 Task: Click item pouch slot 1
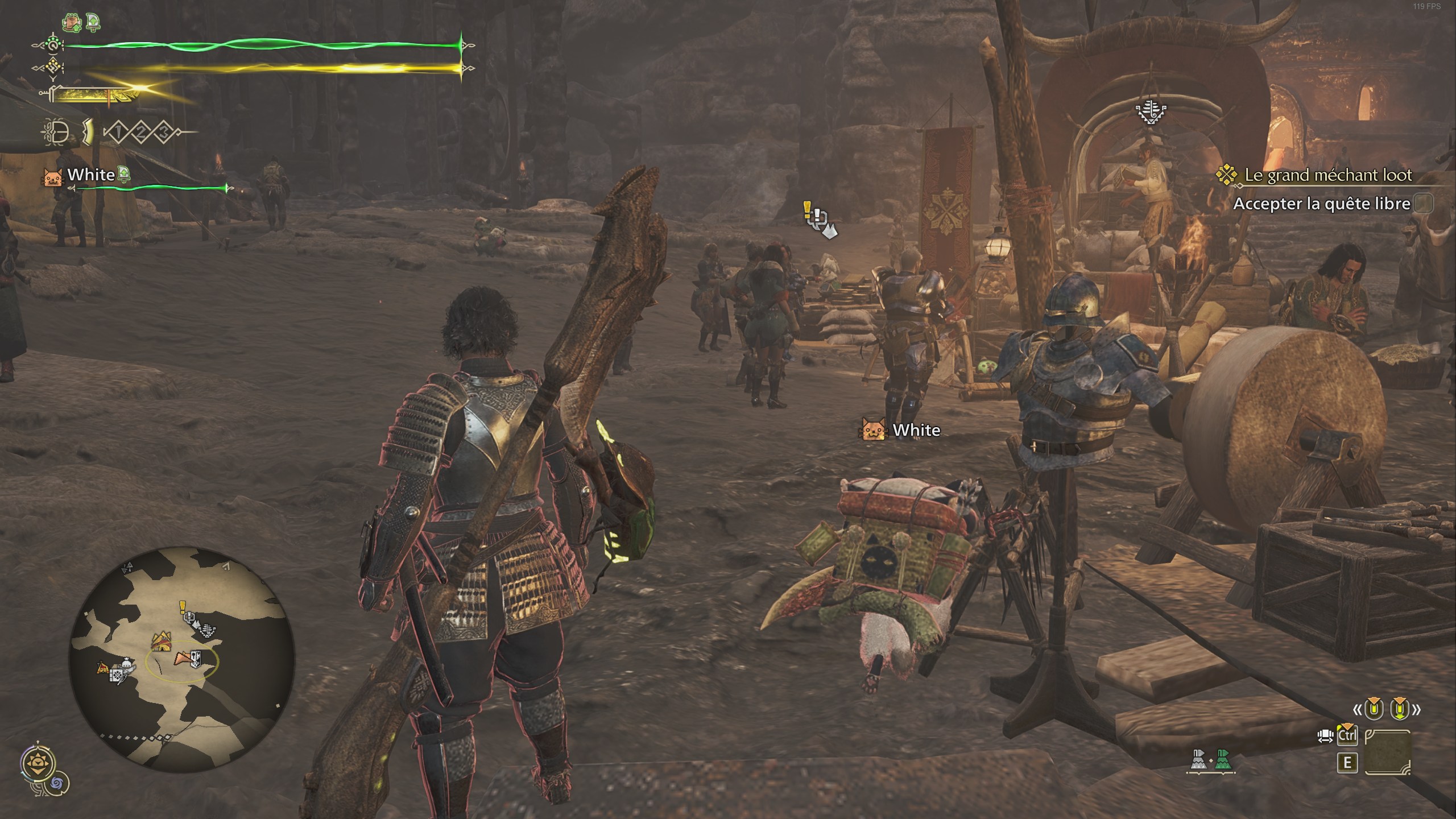coord(118,133)
